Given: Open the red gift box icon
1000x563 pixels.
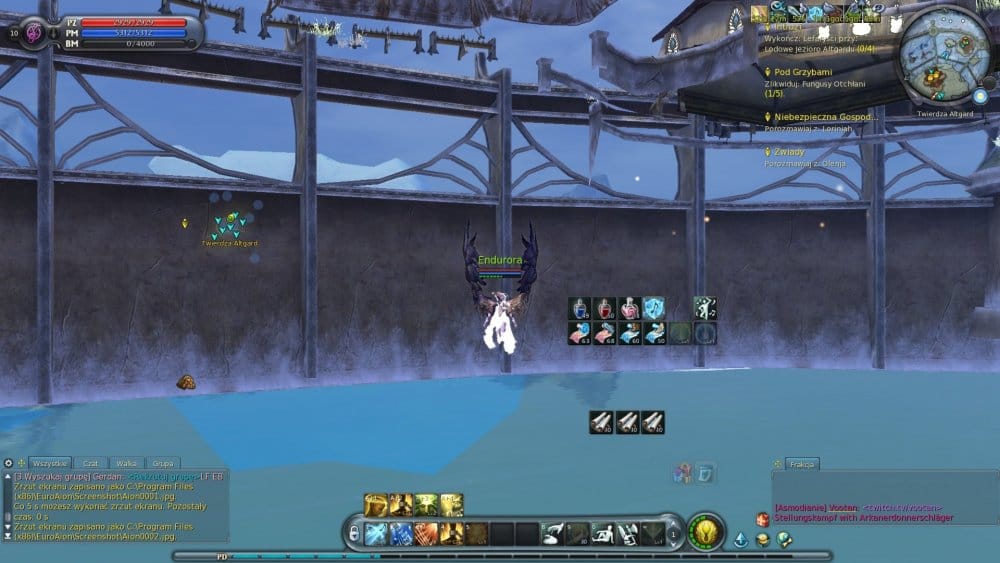Looking at the screenshot, I should click(763, 520).
